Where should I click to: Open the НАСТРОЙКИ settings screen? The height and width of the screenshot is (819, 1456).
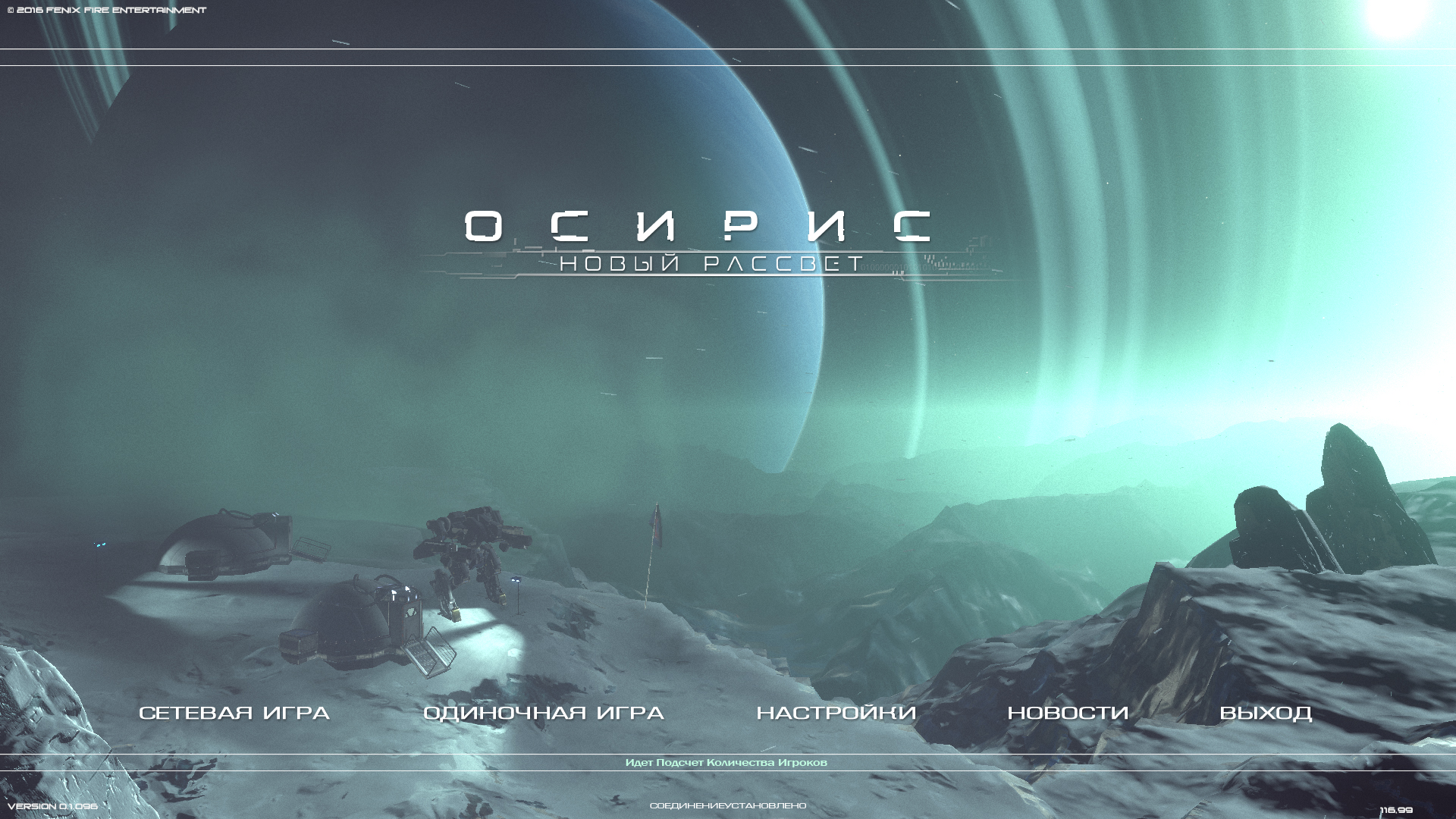836,713
